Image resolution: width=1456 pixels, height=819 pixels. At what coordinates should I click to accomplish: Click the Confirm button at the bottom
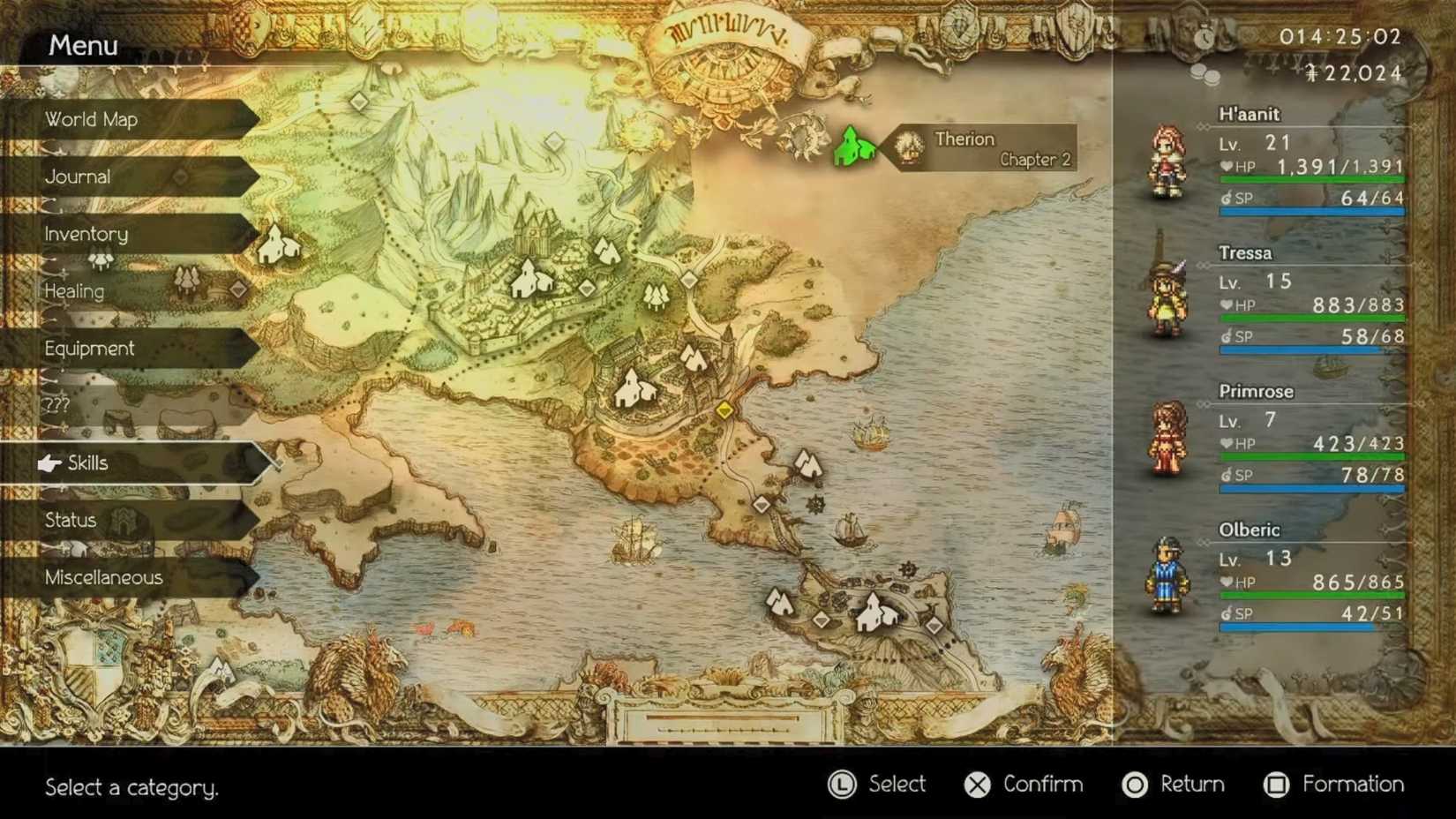click(1024, 785)
